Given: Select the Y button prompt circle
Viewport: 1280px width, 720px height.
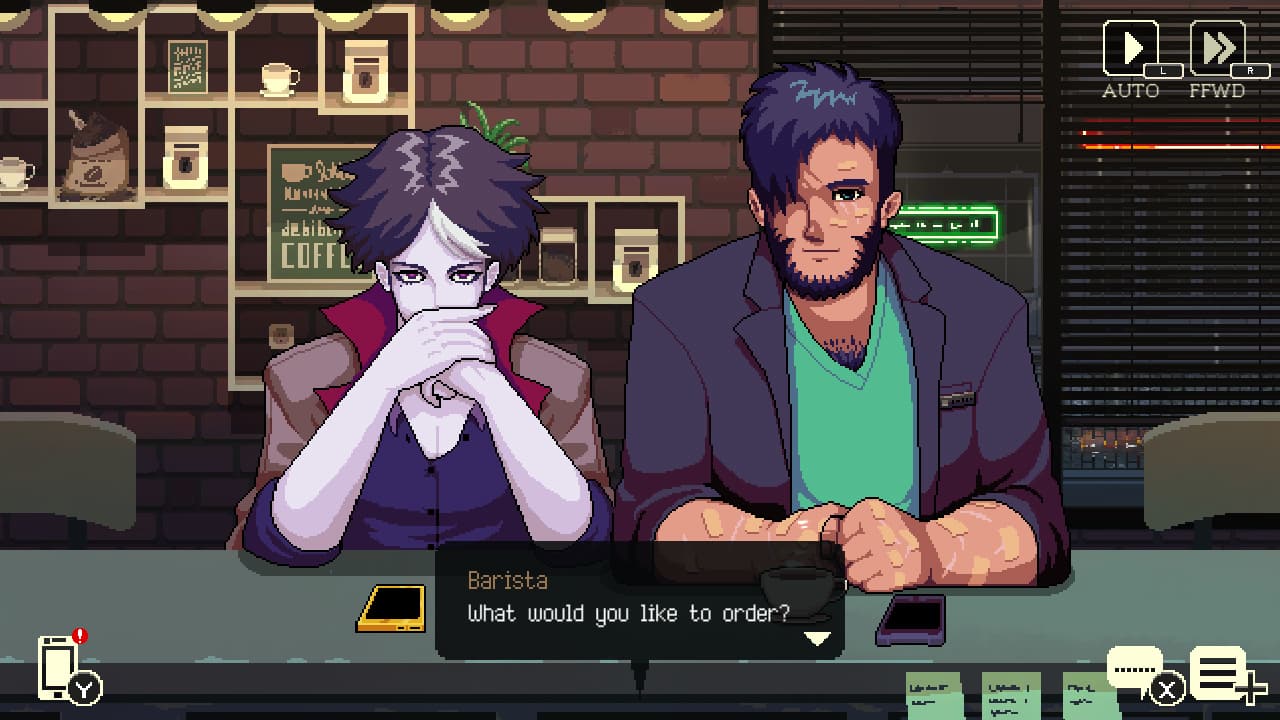Looking at the screenshot, I should pos(84,687).
